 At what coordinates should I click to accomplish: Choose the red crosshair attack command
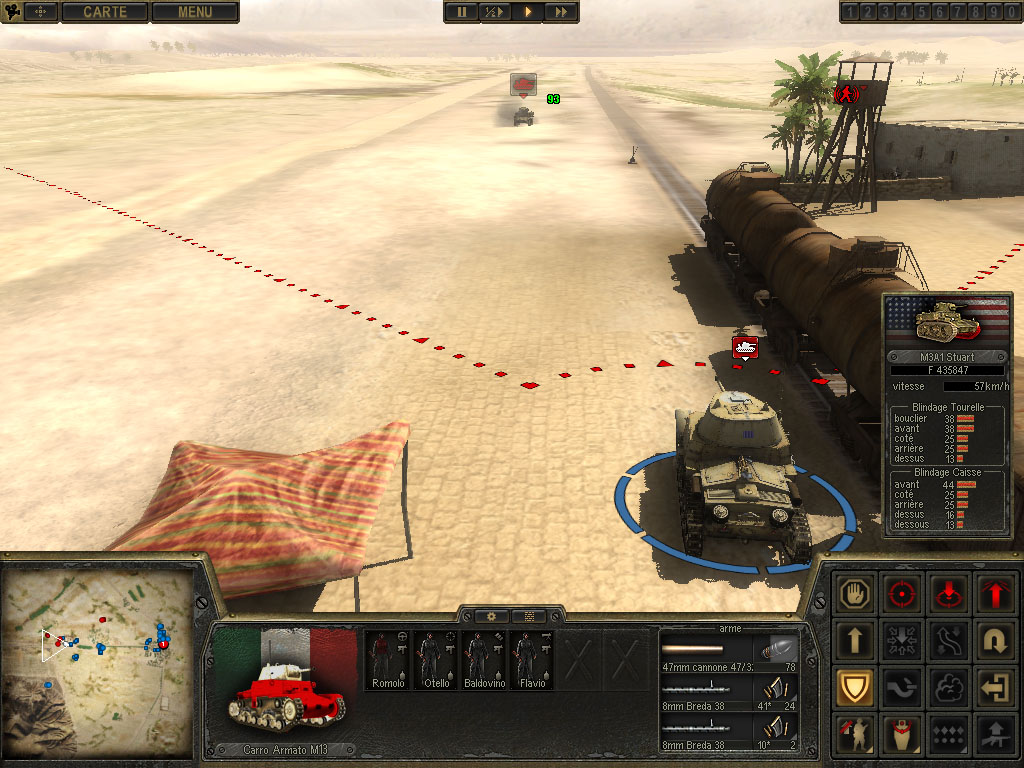(903, 593)
